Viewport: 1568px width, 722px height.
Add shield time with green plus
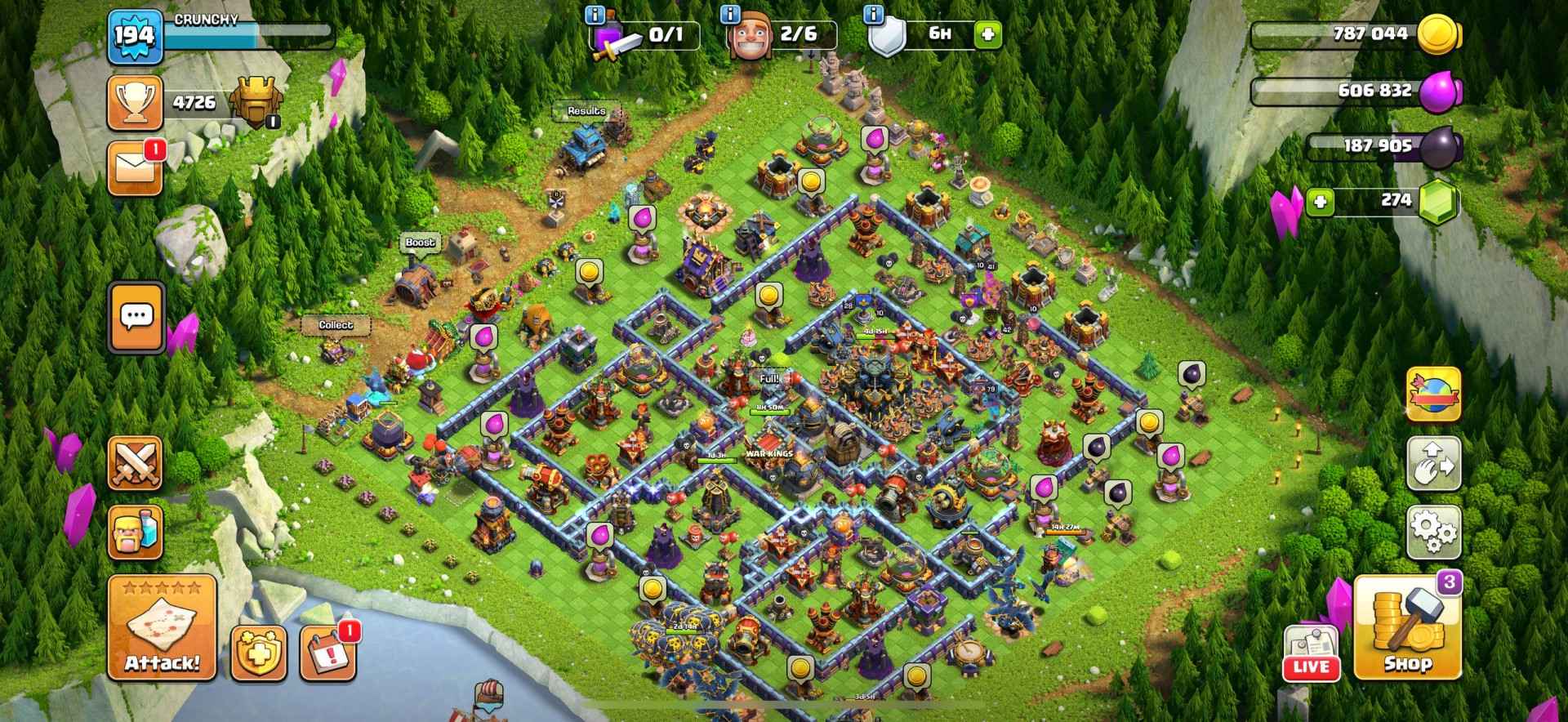coord(987,35)
